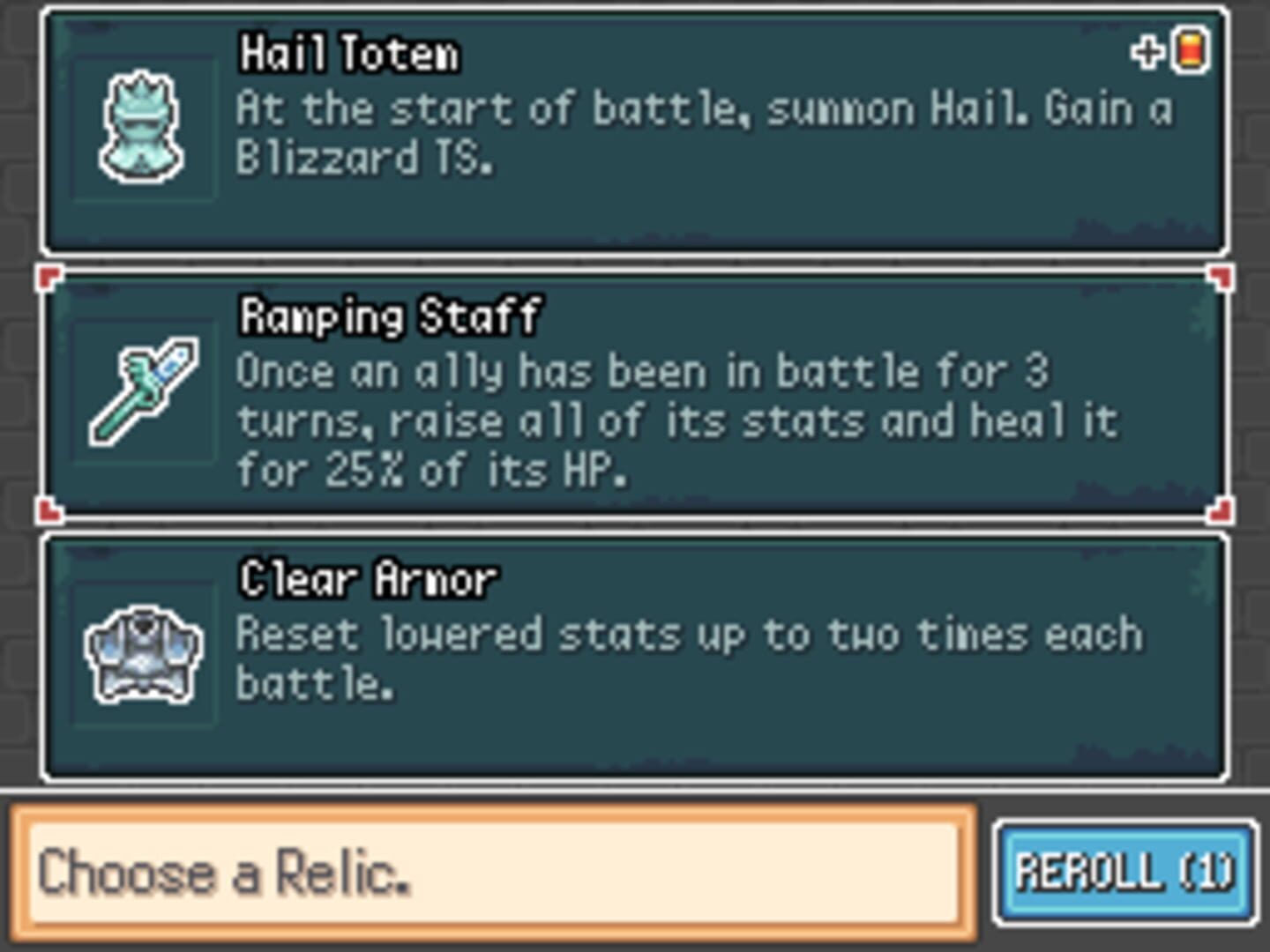Click the Hail Totem title text
This screenshot has width=1270, height=952.
click(x=348, y=55)
